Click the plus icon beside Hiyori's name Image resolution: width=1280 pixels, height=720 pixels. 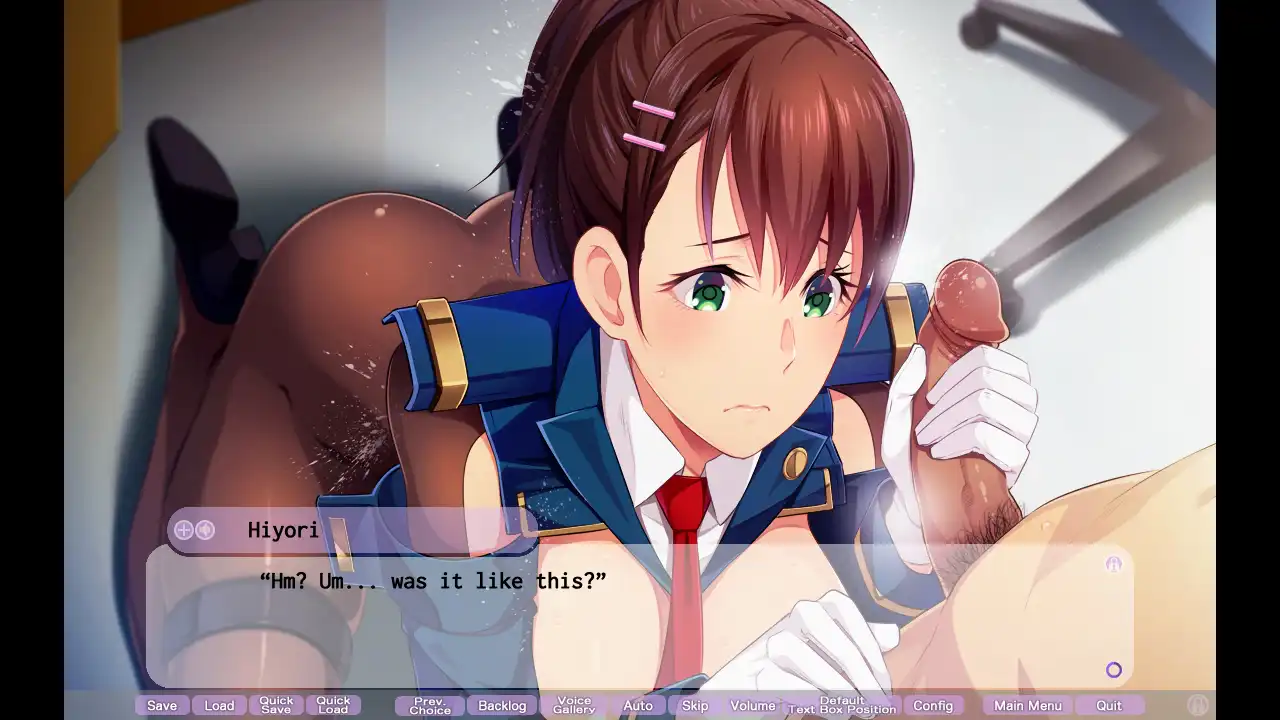click(x=184, y=530)
